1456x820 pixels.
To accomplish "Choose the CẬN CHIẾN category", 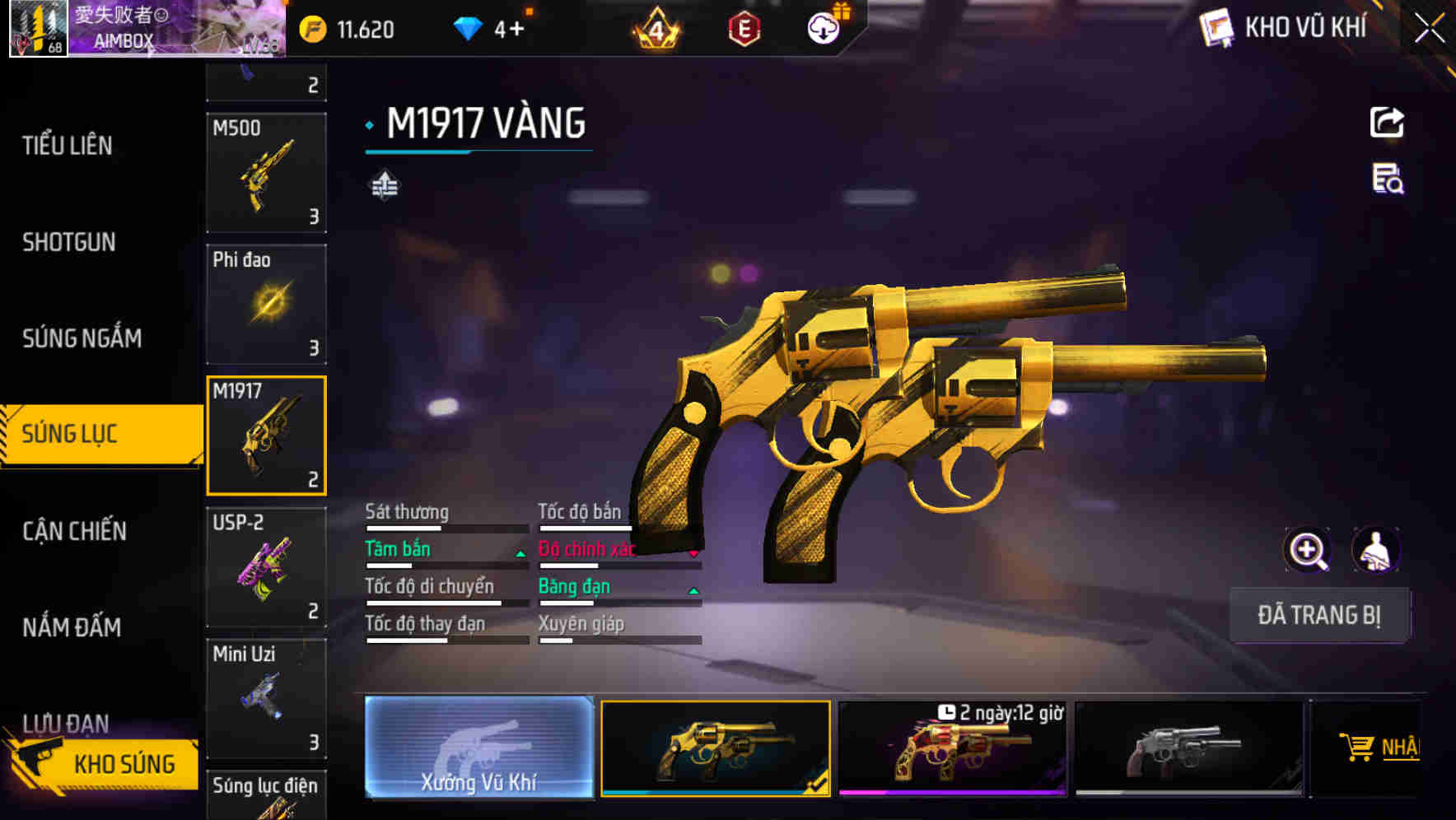I will [x=75, y=531].
